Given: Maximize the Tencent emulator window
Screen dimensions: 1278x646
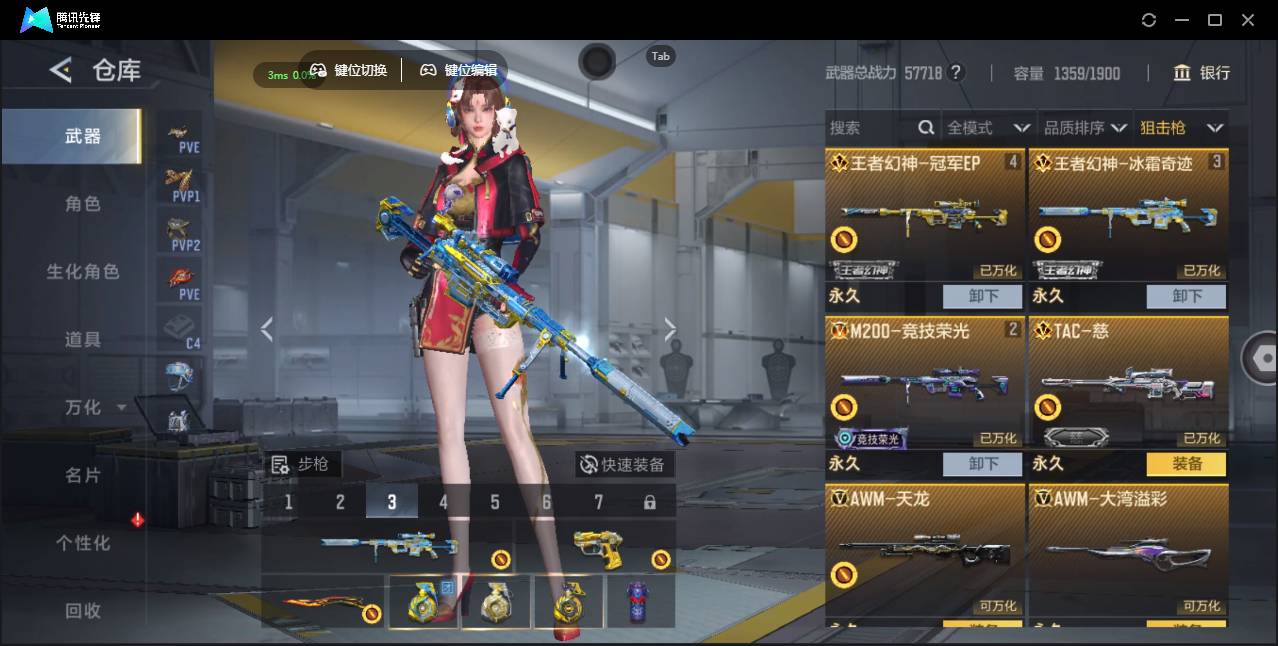Looking at the screenshot, I should point(1215,20).
